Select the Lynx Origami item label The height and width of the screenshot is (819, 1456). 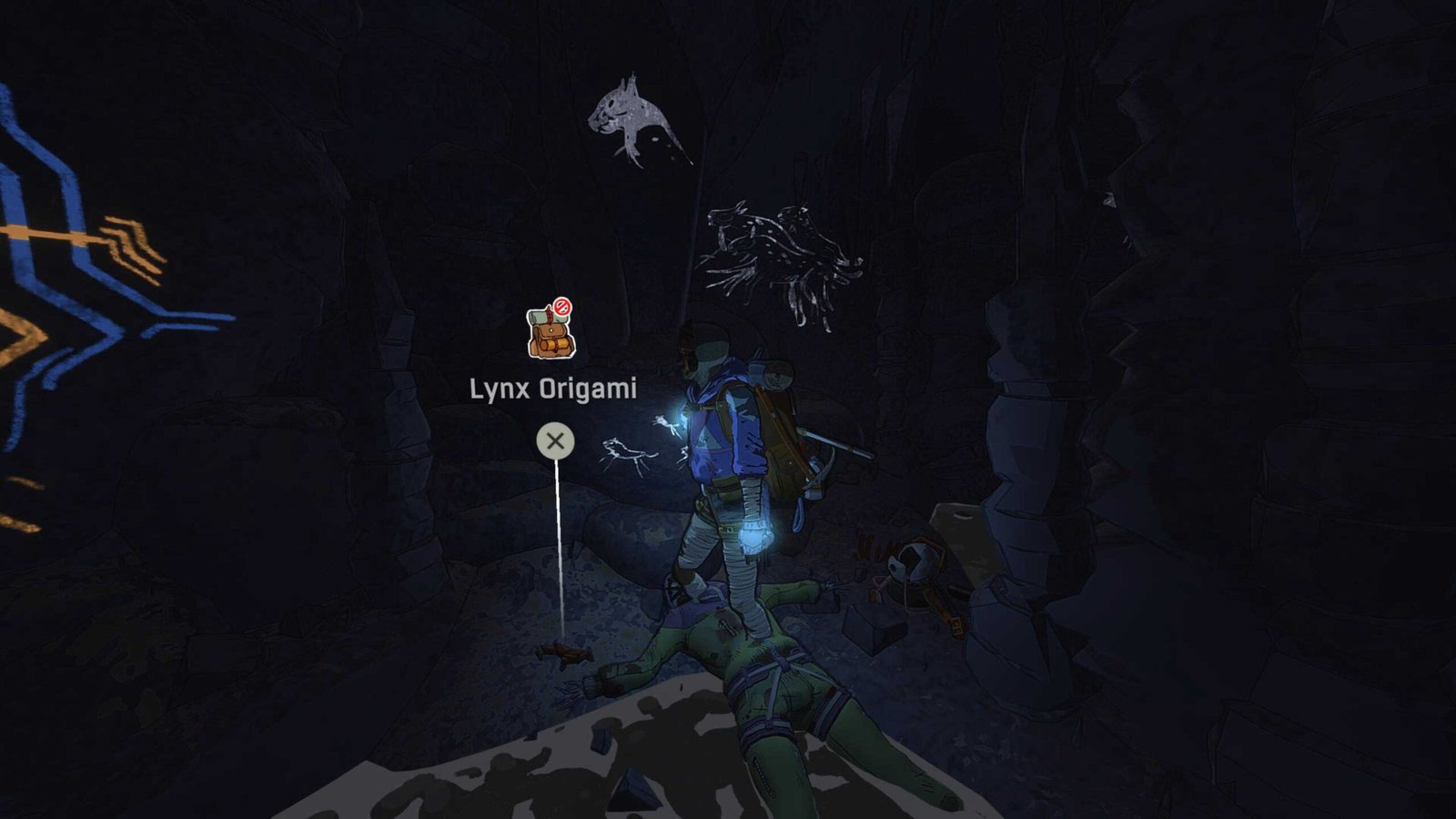click(x=552, y=389)
